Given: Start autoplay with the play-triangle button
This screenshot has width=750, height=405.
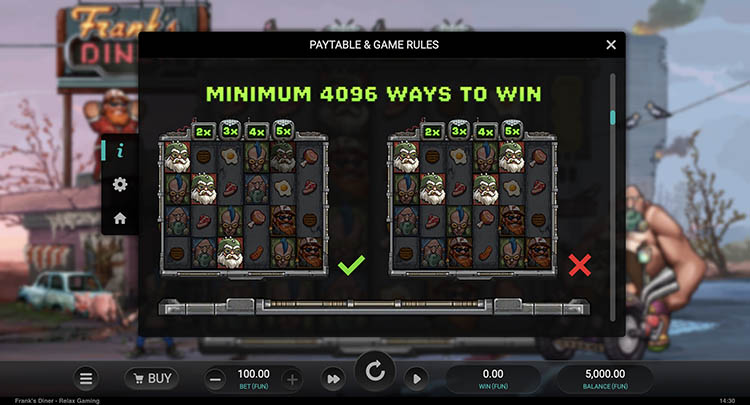Looking at the screenshot, I should click(x=417, y=378).
